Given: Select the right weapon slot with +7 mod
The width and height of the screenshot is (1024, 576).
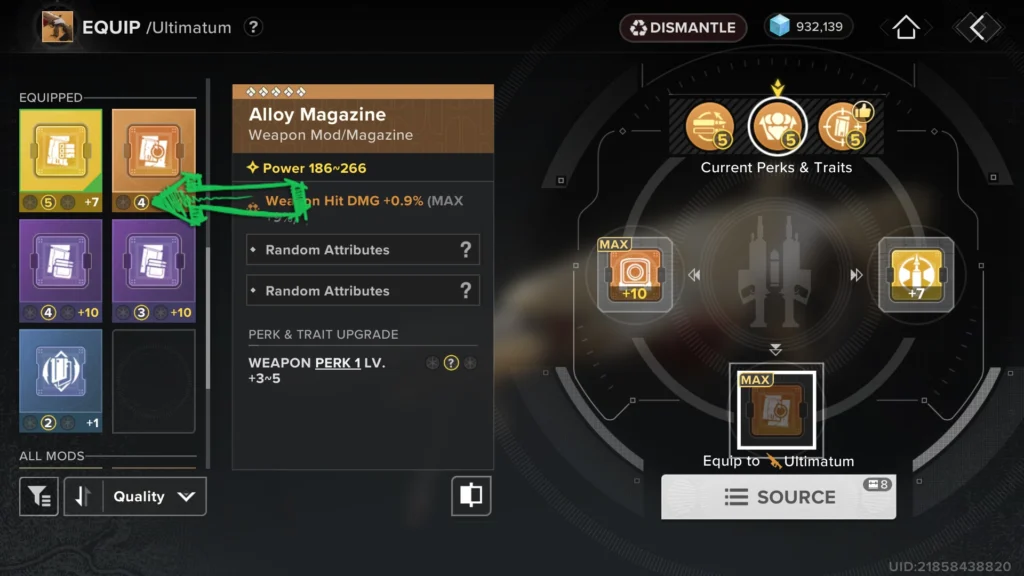Looking at the screenshot, I should 916,274.
